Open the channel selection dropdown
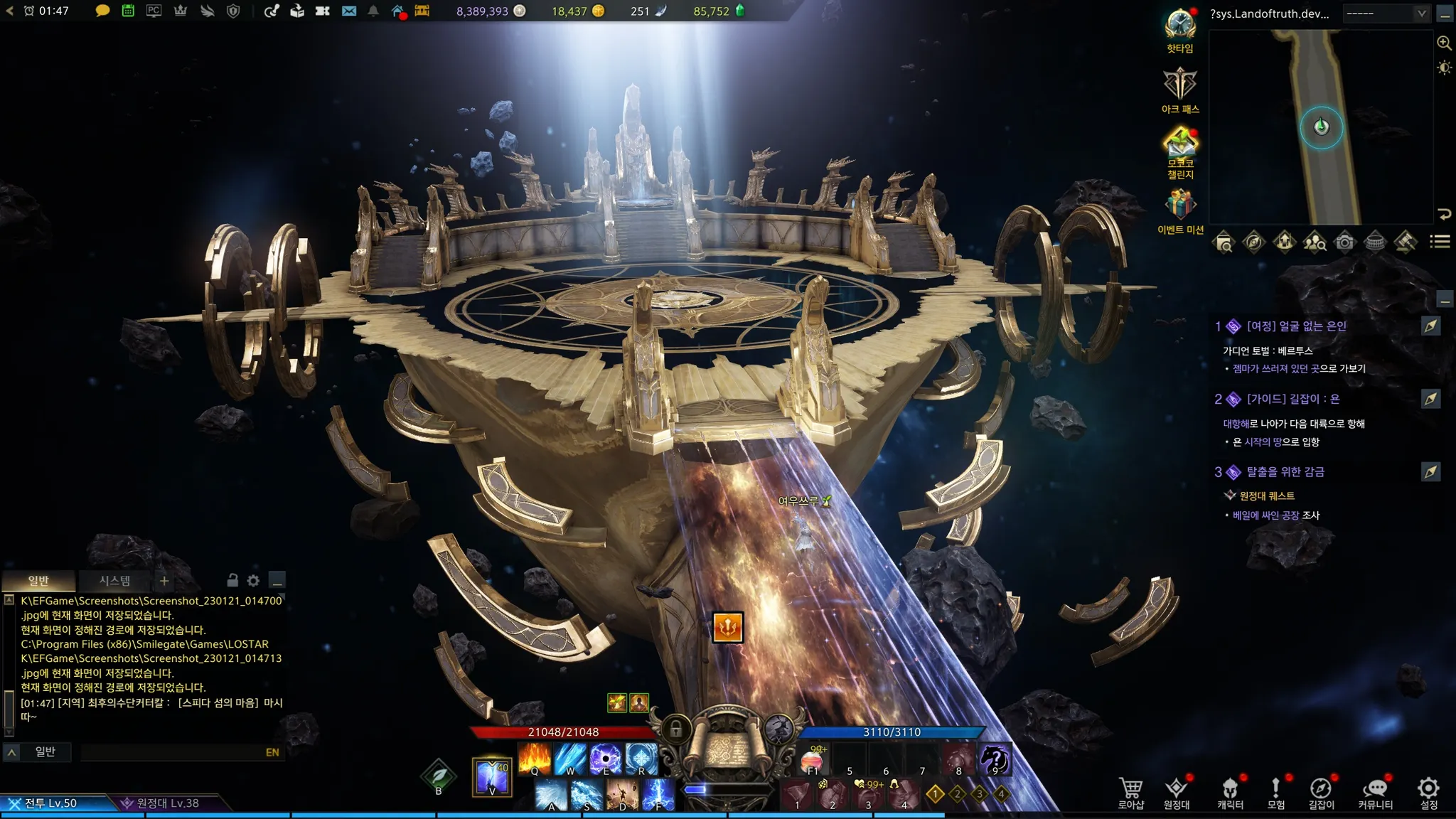 (x=1386, y=14)
